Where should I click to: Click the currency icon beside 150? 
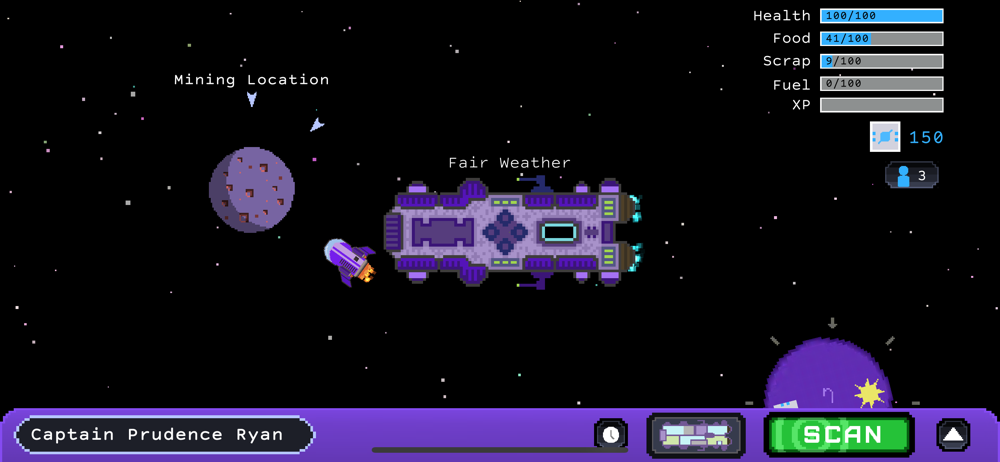[885, 137]
